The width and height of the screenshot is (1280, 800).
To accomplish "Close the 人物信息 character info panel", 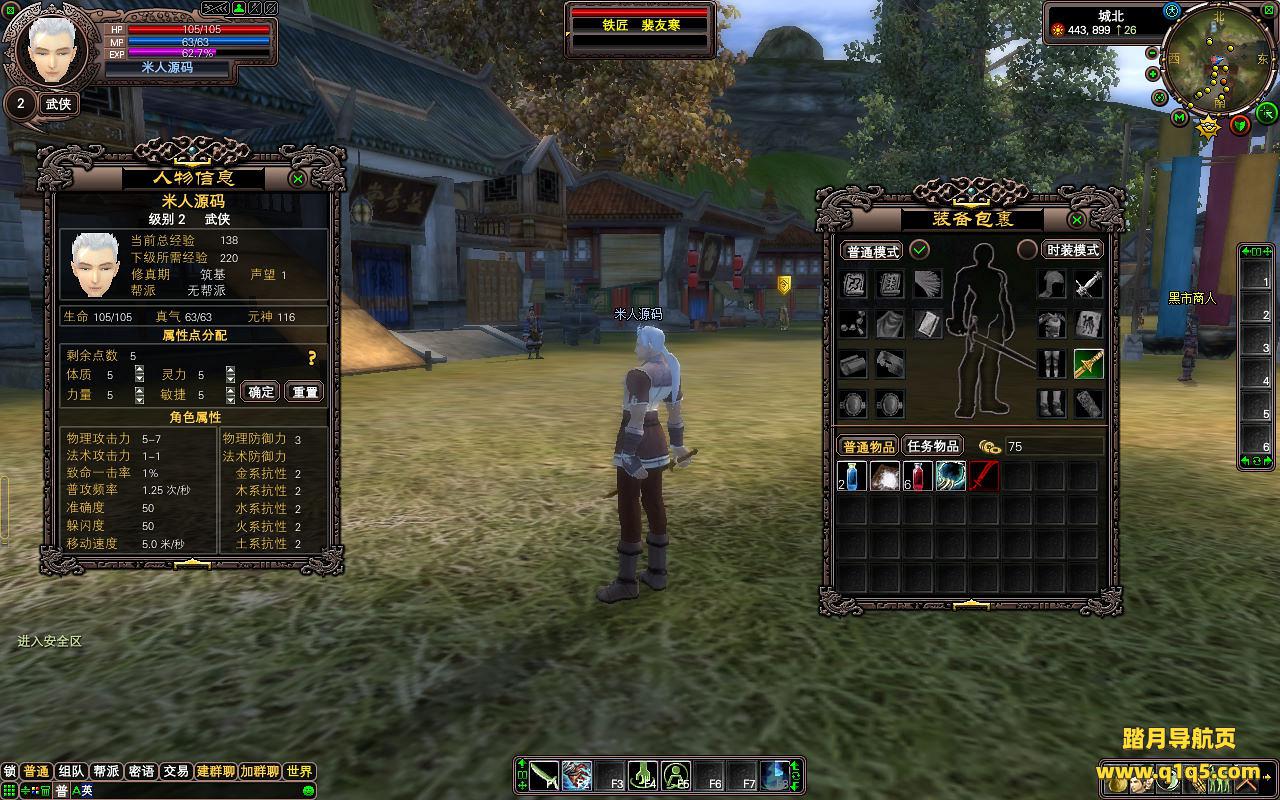I will pos(298,179).
